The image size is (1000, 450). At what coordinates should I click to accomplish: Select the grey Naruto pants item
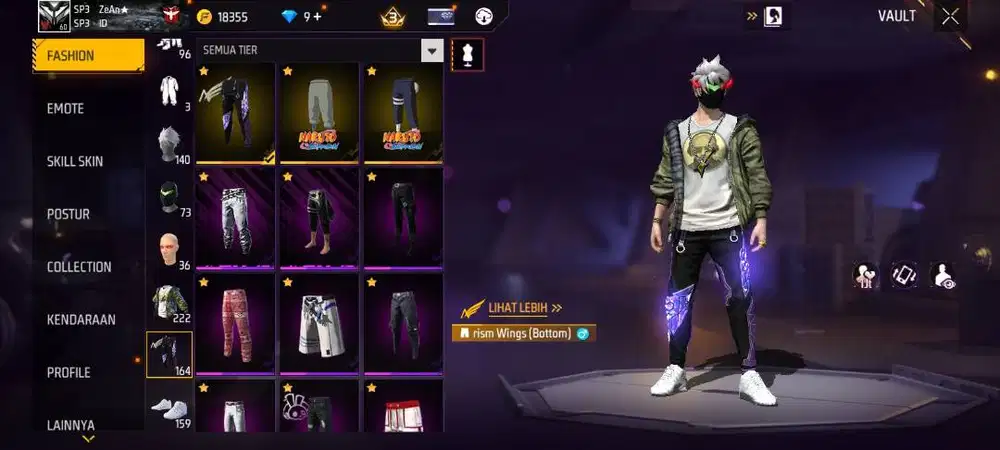(x=319, y=111)
